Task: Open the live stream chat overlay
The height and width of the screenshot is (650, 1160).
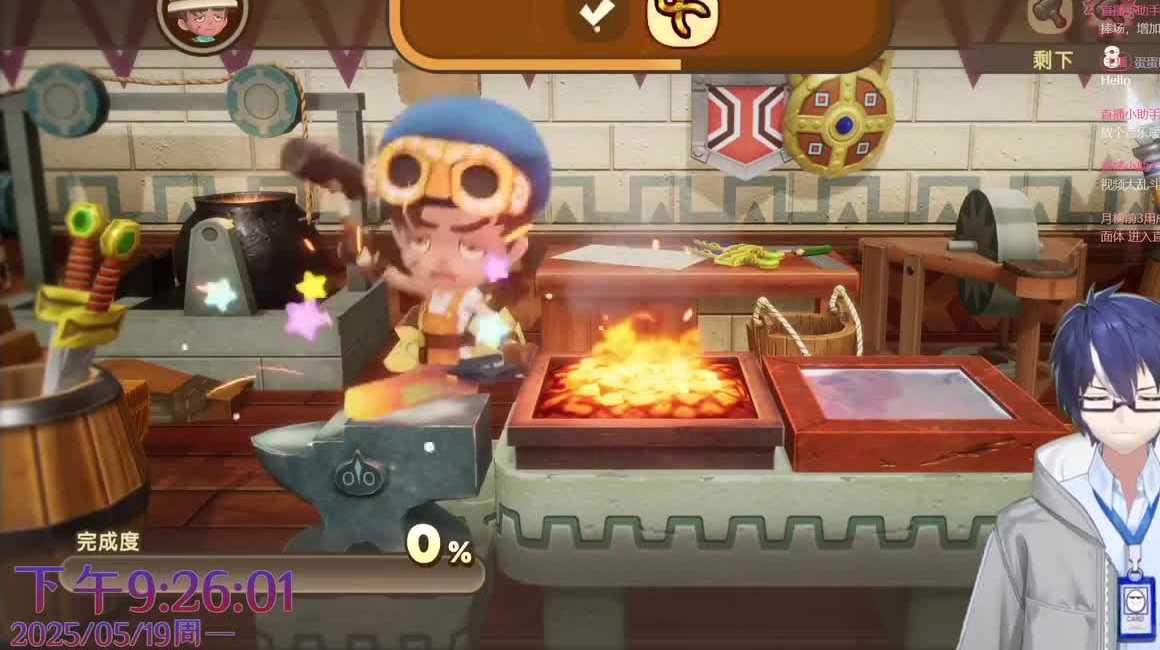Action: (x=1129, y=120)
